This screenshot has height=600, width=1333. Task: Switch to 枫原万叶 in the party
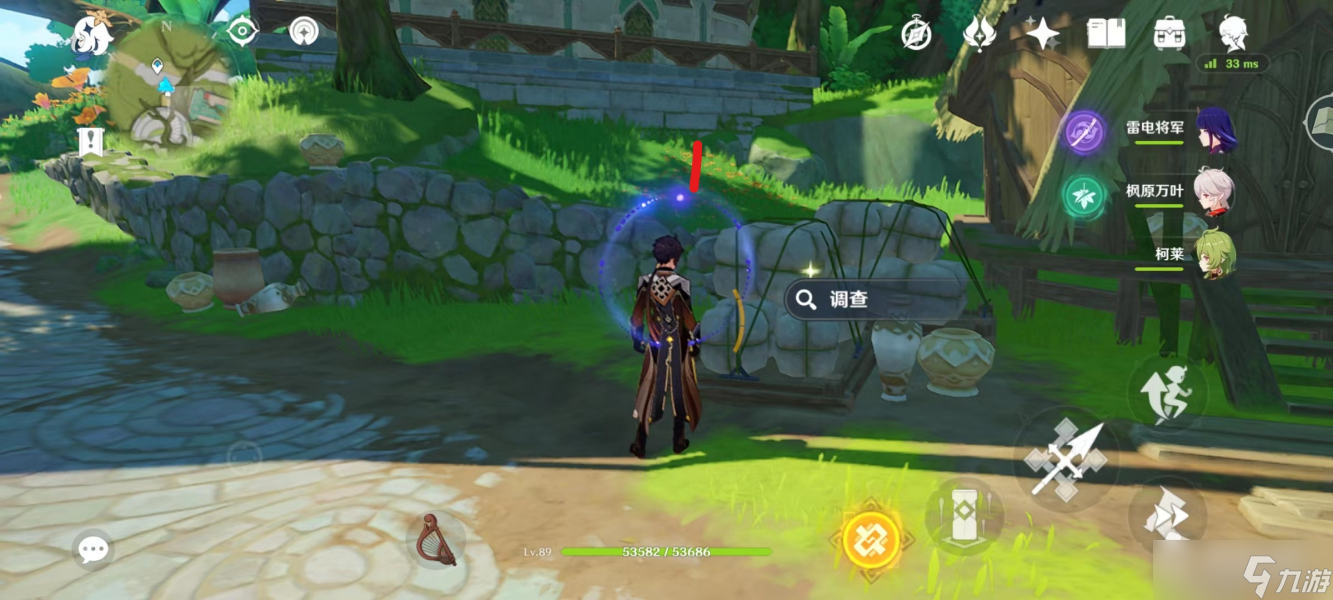click(1213, 192)
